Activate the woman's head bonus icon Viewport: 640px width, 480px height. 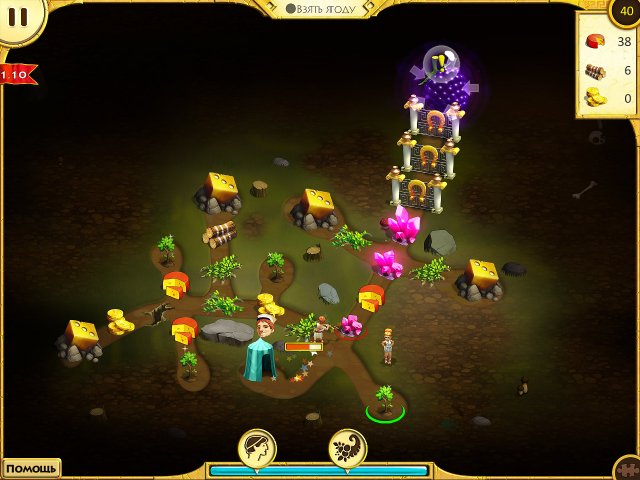257,447
